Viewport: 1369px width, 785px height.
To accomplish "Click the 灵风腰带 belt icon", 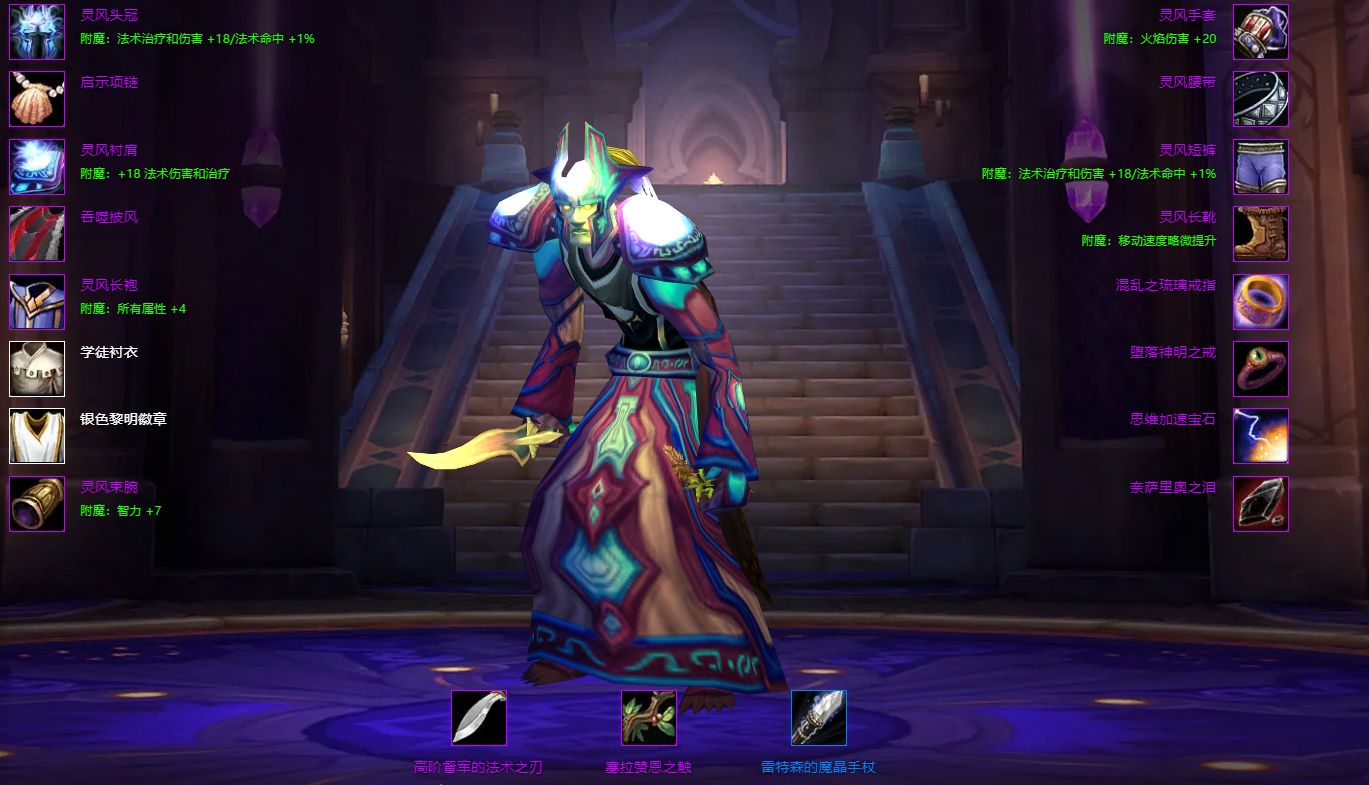I will pyautogui.click(x=1260, y=99).
